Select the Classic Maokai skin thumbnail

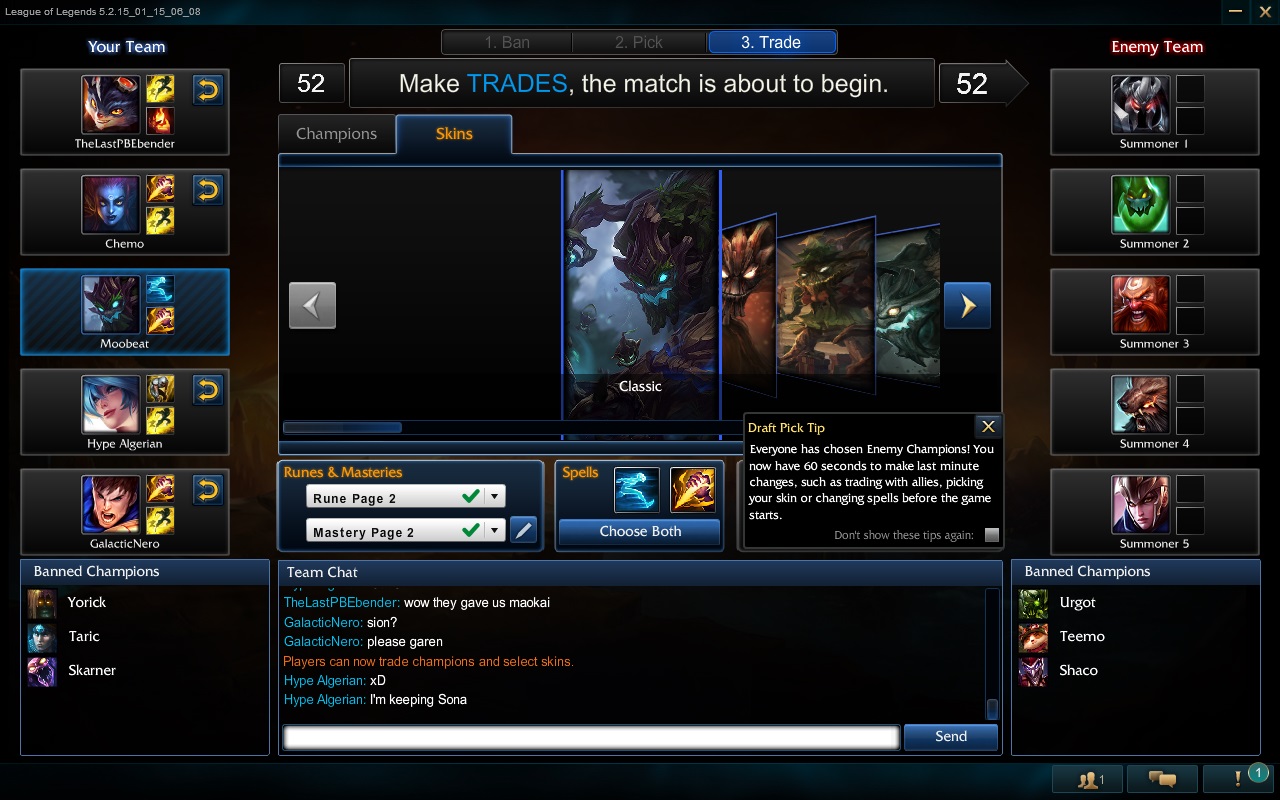640,295
